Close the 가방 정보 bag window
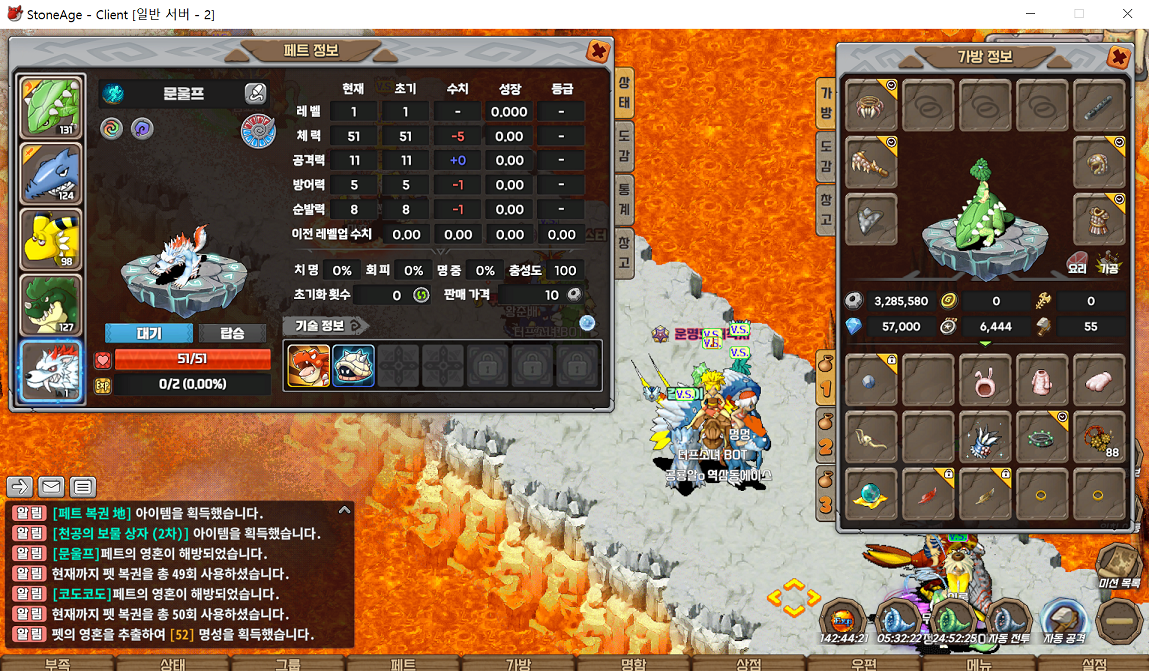The height and width of the screenshot is (671, 1149). coord(1119,58)
